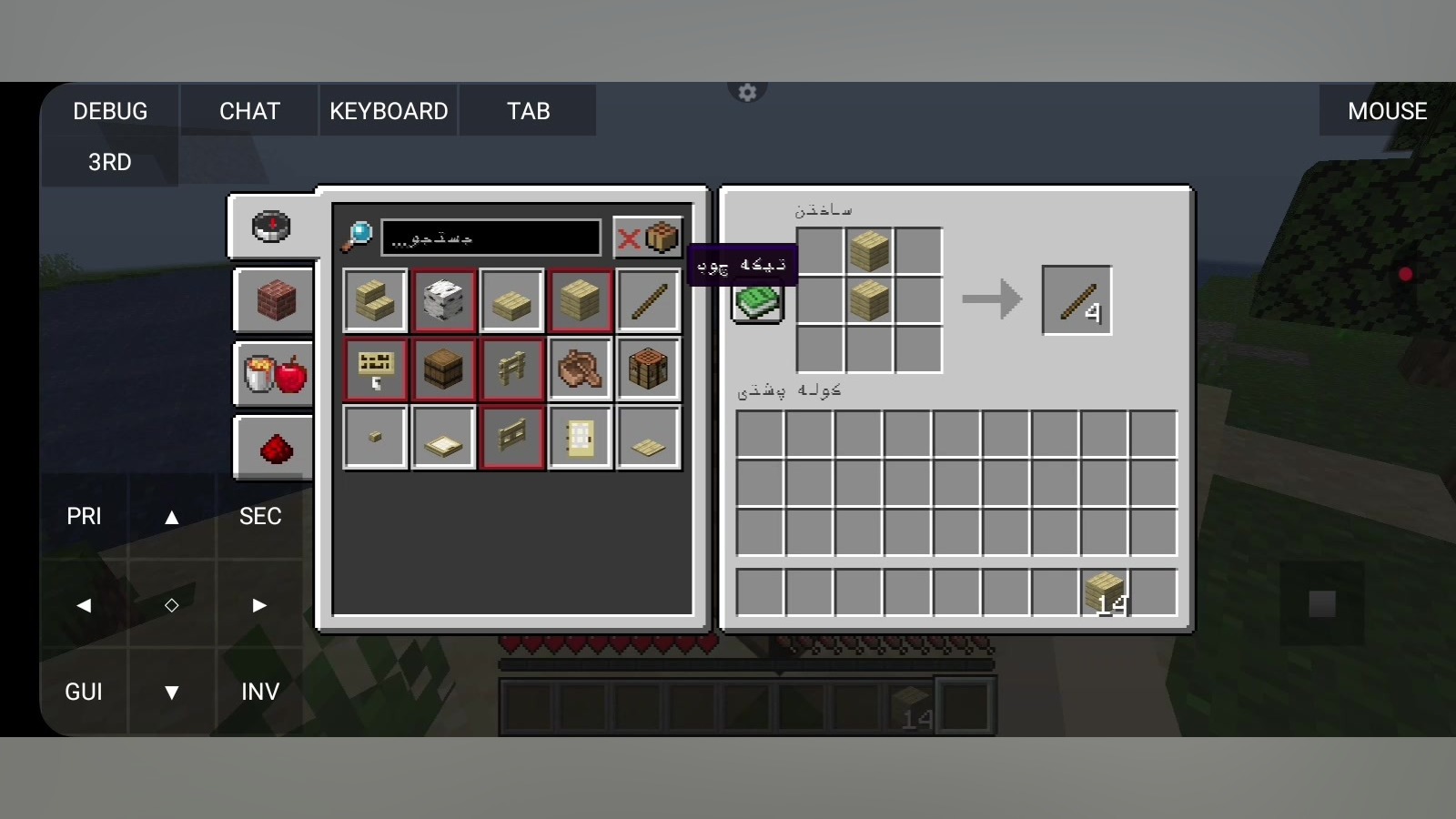The image size is (1456, 819).
Task: Choose the barrel recipe
Action: 444,369
